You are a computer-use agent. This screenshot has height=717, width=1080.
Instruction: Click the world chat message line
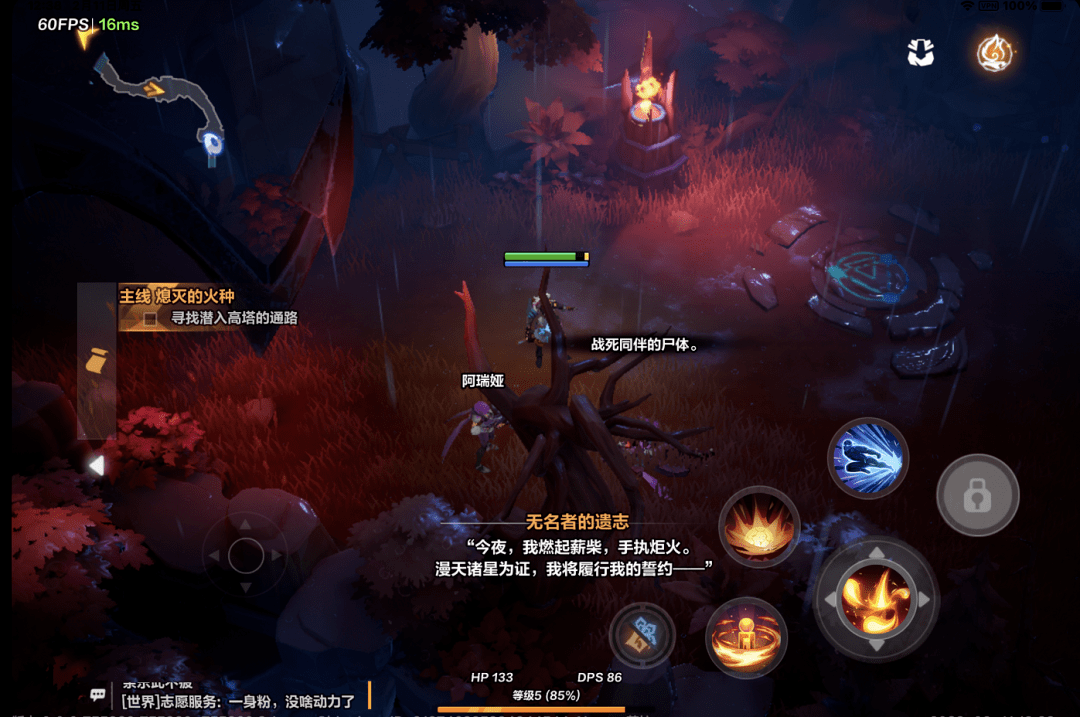pyautogui.click(x=238, y=701)
